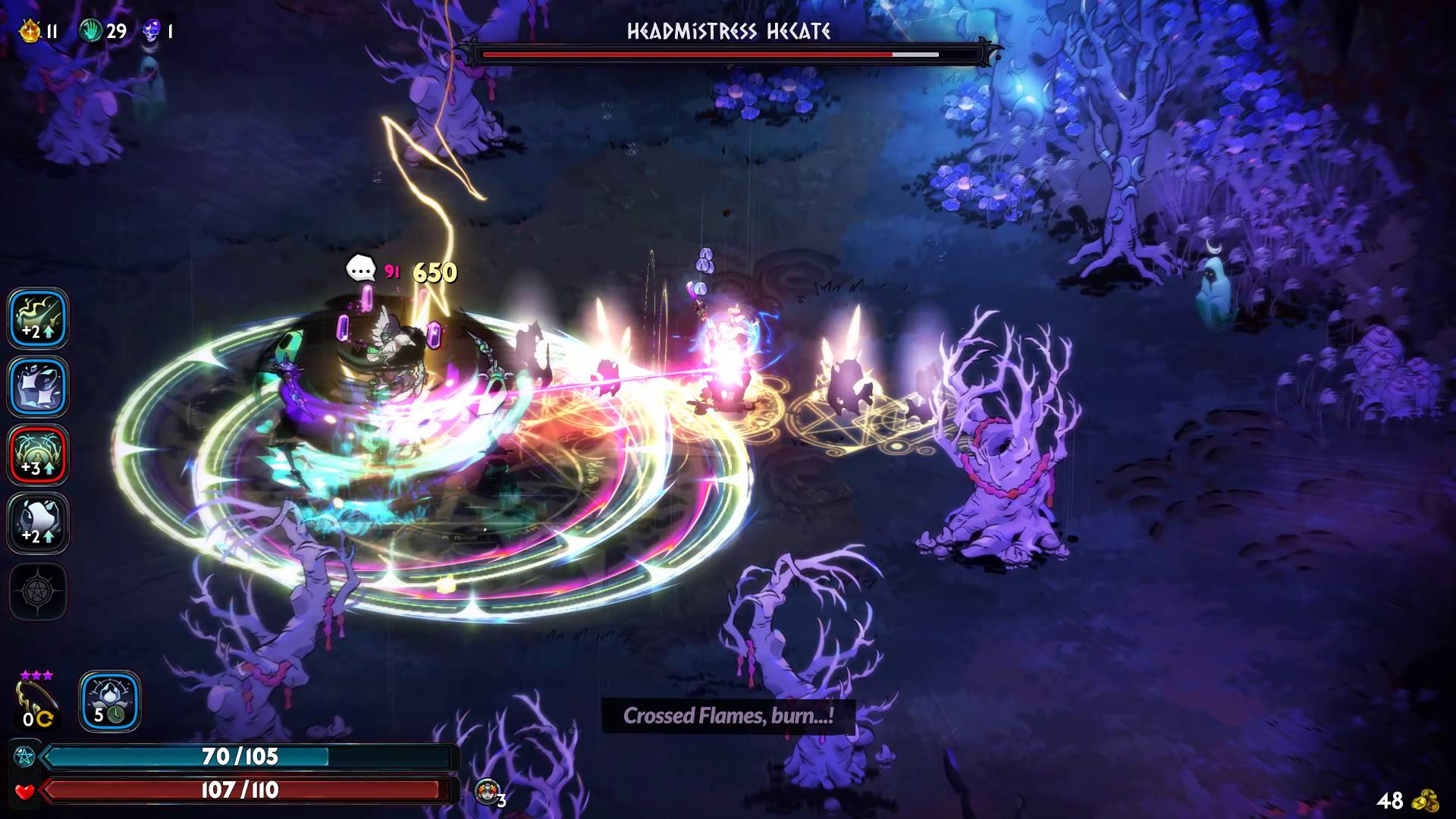The image size is (1456, 819).
Task: Click the Death Defiance portrait icon
Action: 487,791
